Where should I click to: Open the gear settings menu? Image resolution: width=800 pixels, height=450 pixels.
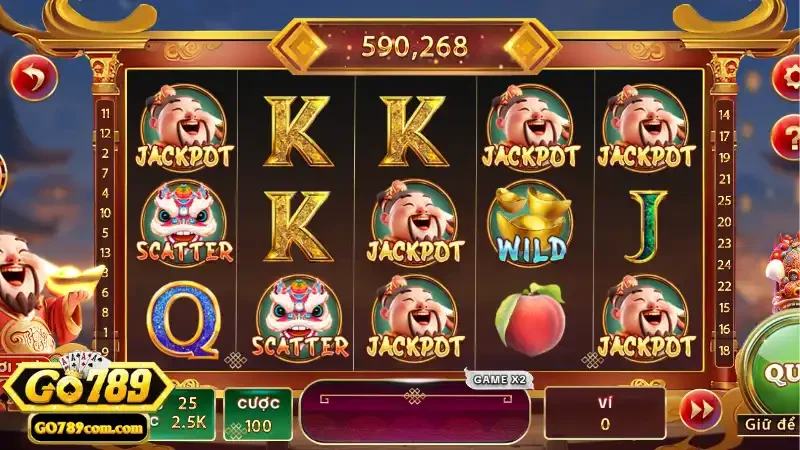788,78
